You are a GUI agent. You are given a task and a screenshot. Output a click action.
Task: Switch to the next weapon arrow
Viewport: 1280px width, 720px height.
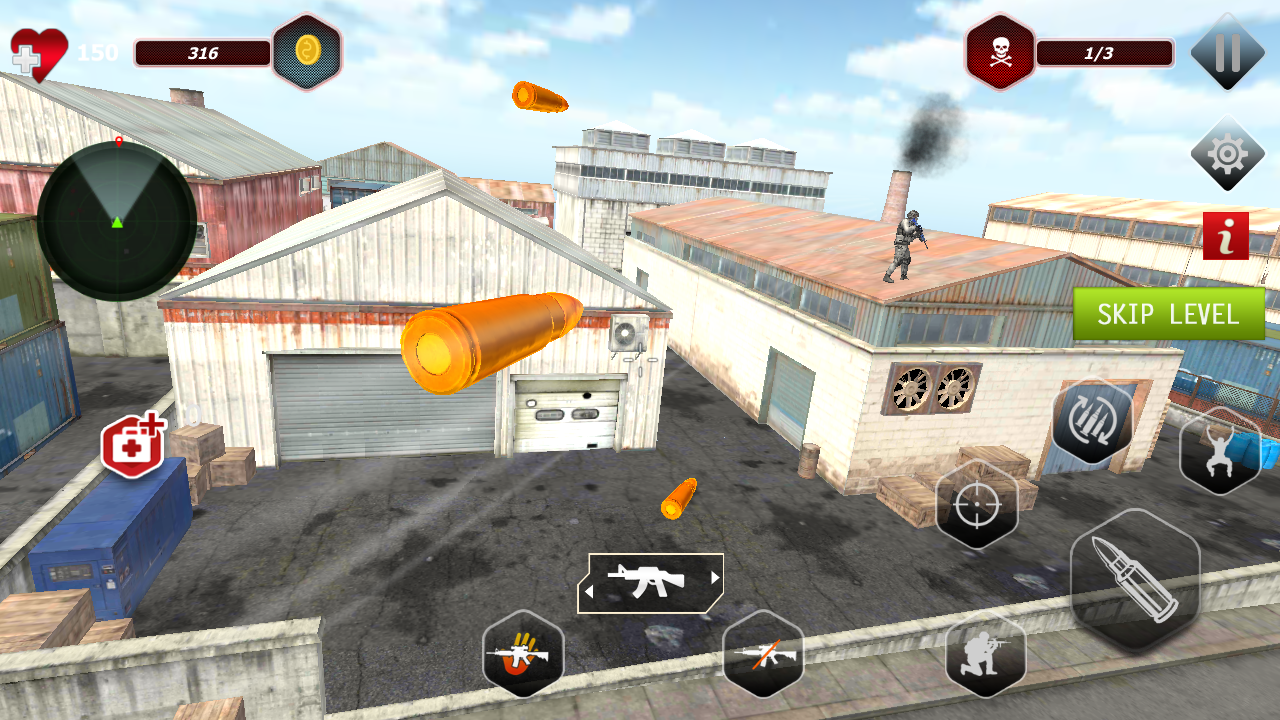(715, 578)
